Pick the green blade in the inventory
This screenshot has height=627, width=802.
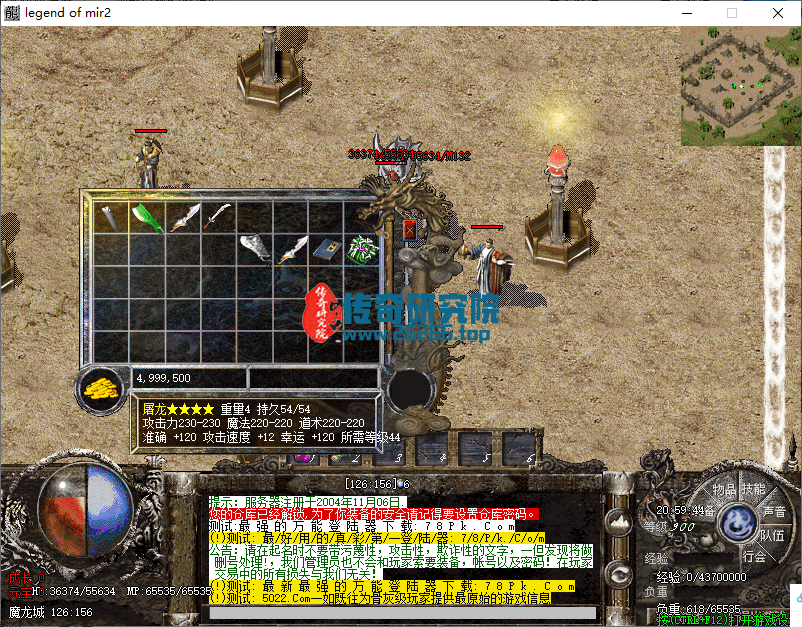pyautogui.click(x=147, y=216)
